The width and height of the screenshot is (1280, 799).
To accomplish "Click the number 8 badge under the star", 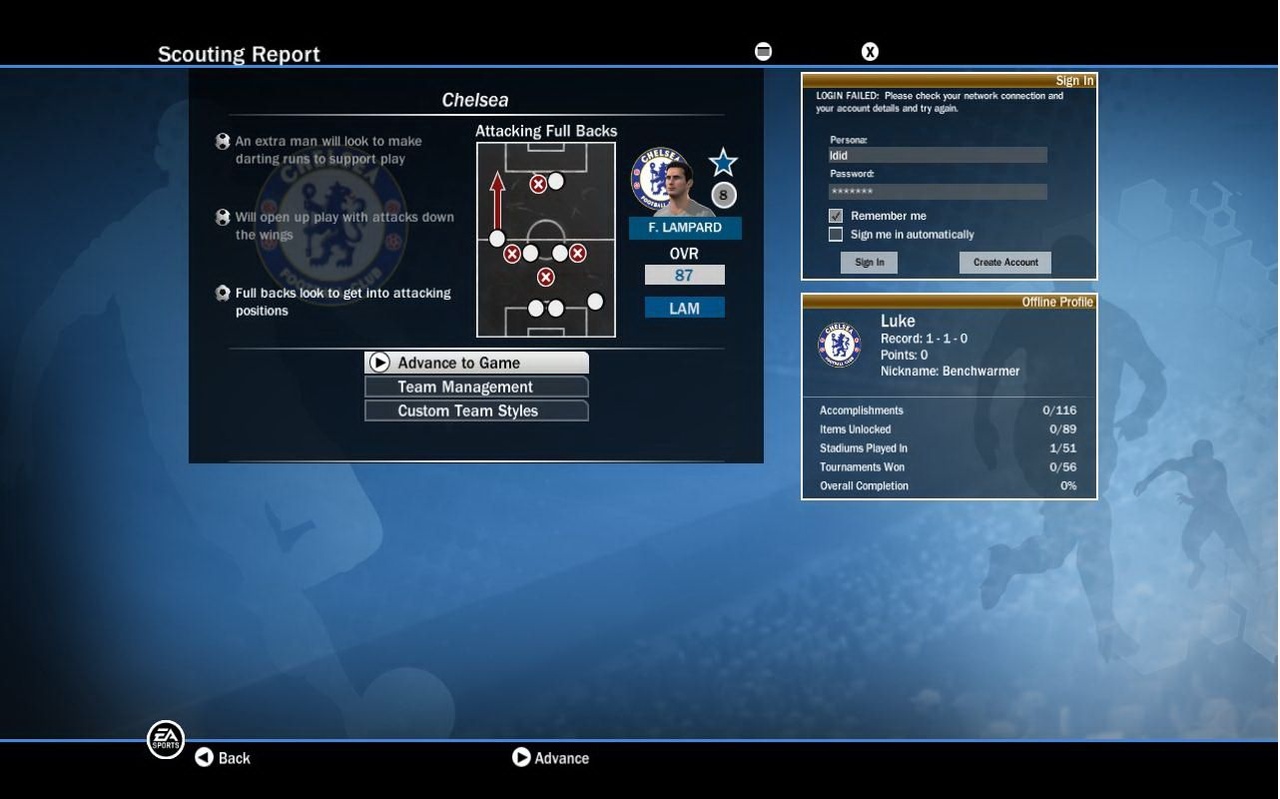I will (x=722, y=195).
